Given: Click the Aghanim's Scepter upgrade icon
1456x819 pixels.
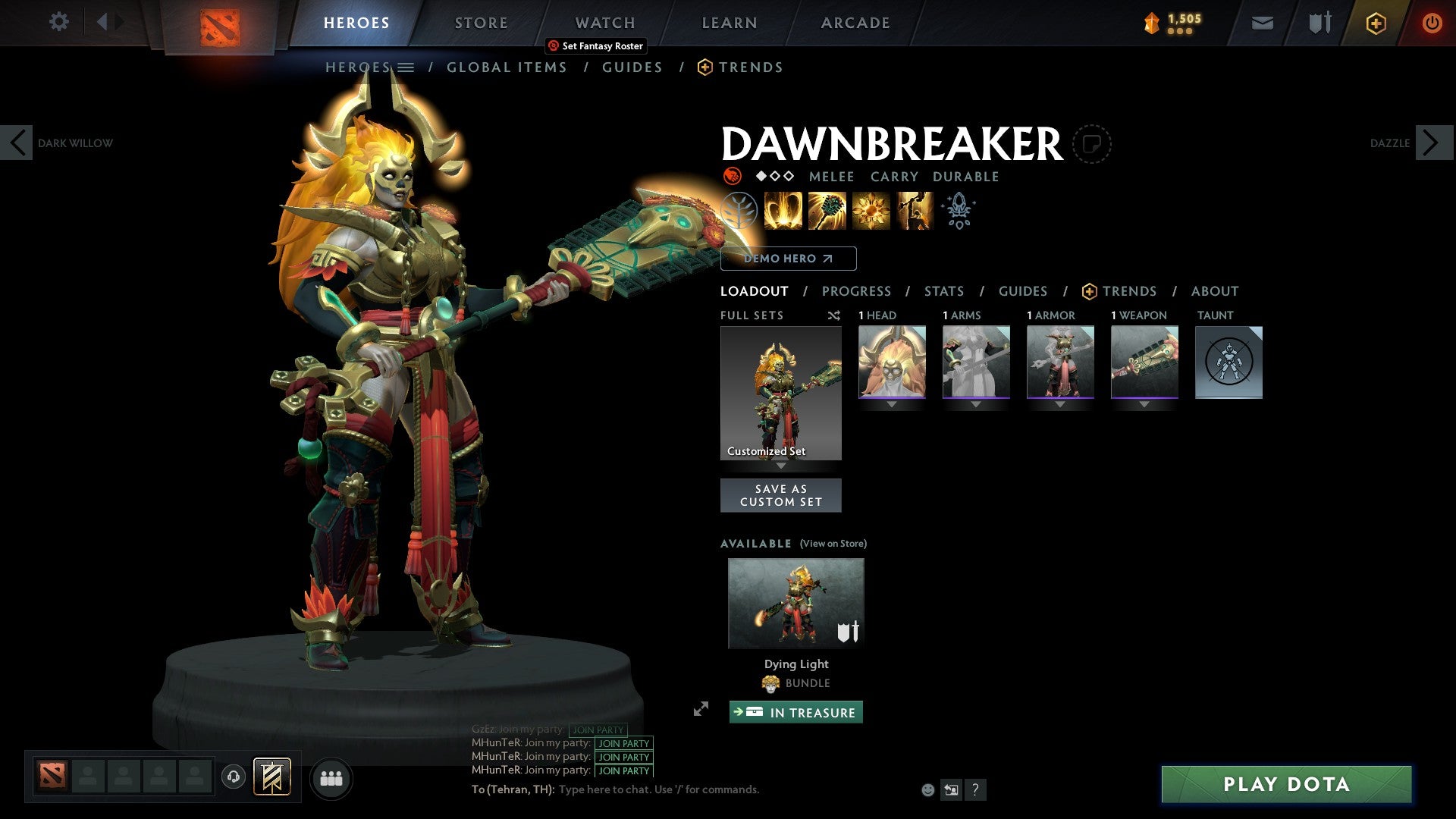Looking at the screenshot, I should (x=958, y=211).
